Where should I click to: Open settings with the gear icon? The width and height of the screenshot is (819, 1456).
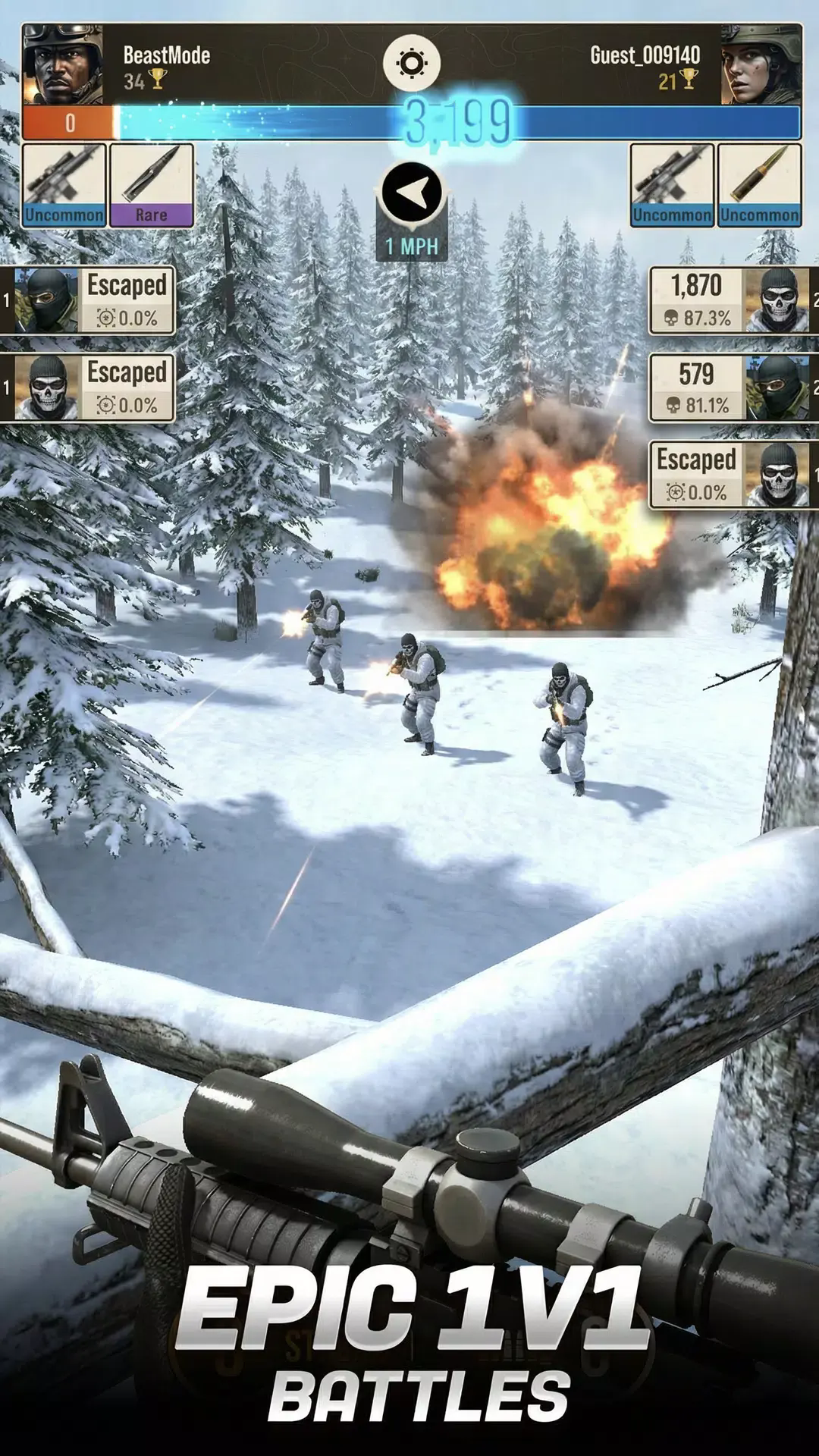(411, 64)
